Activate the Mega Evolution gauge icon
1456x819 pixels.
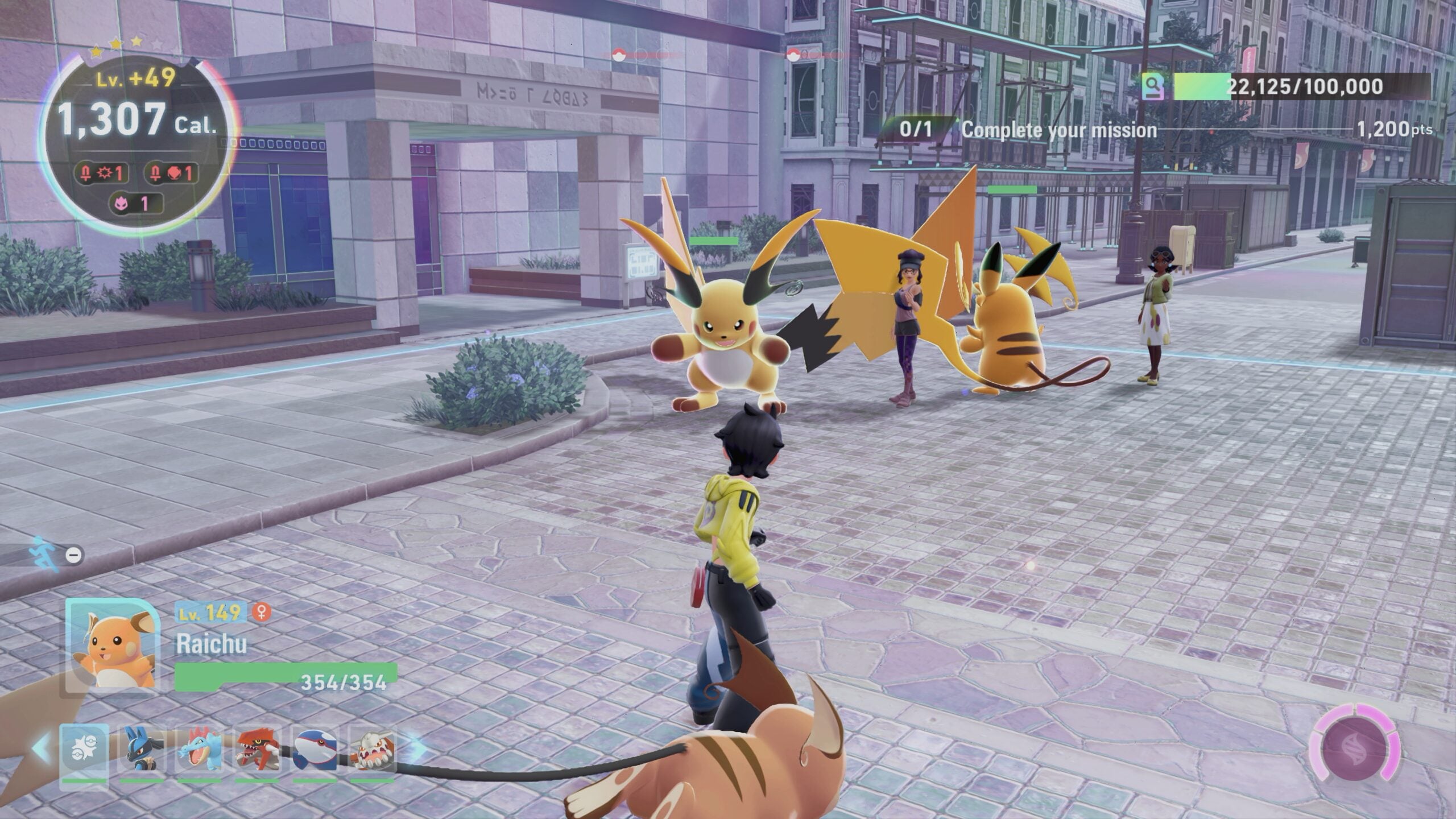(1354, 750)
